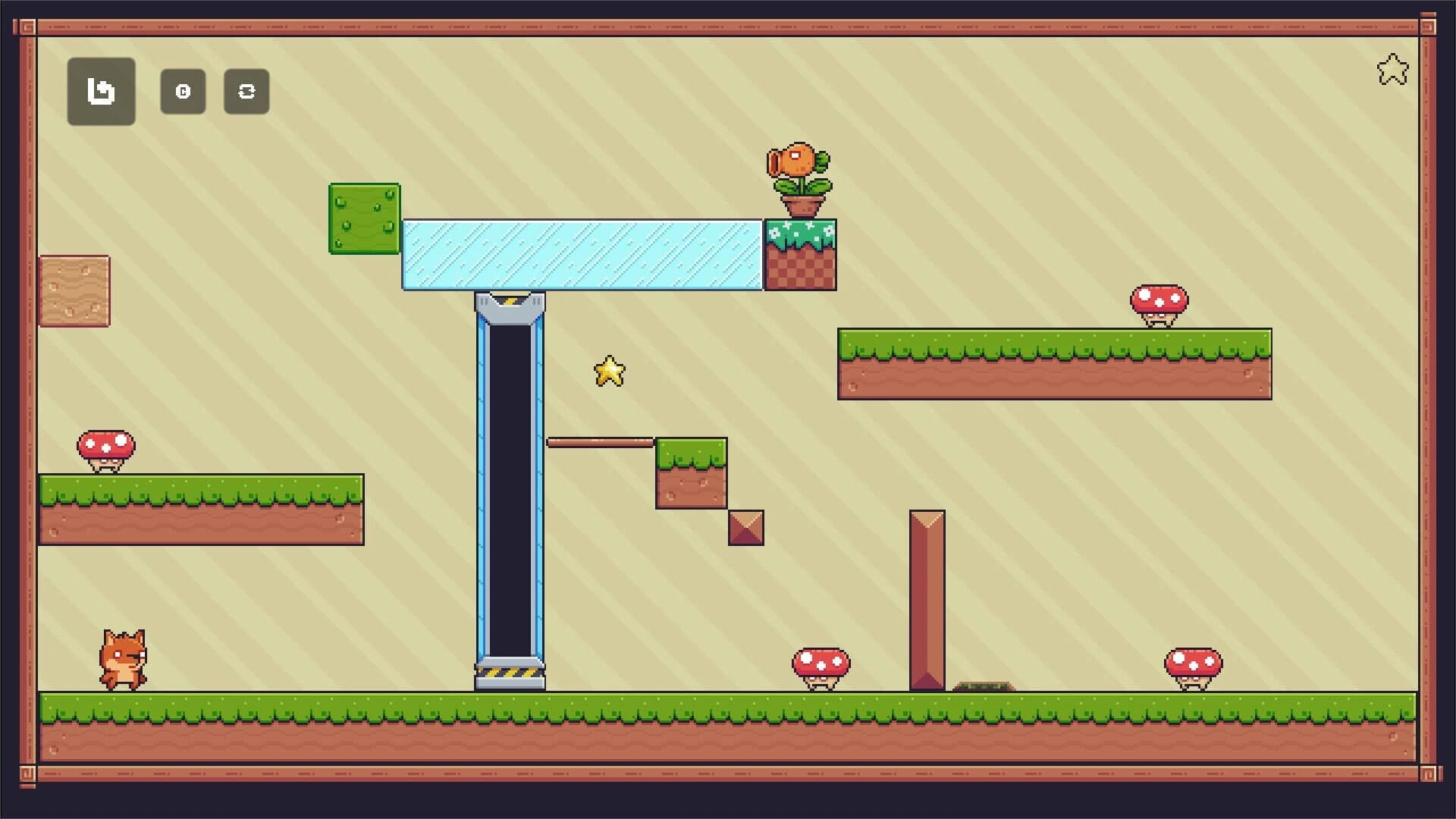Click the small wooden pyramid block
Viewport: 1456px width, 819px height.
pos(745,529)
